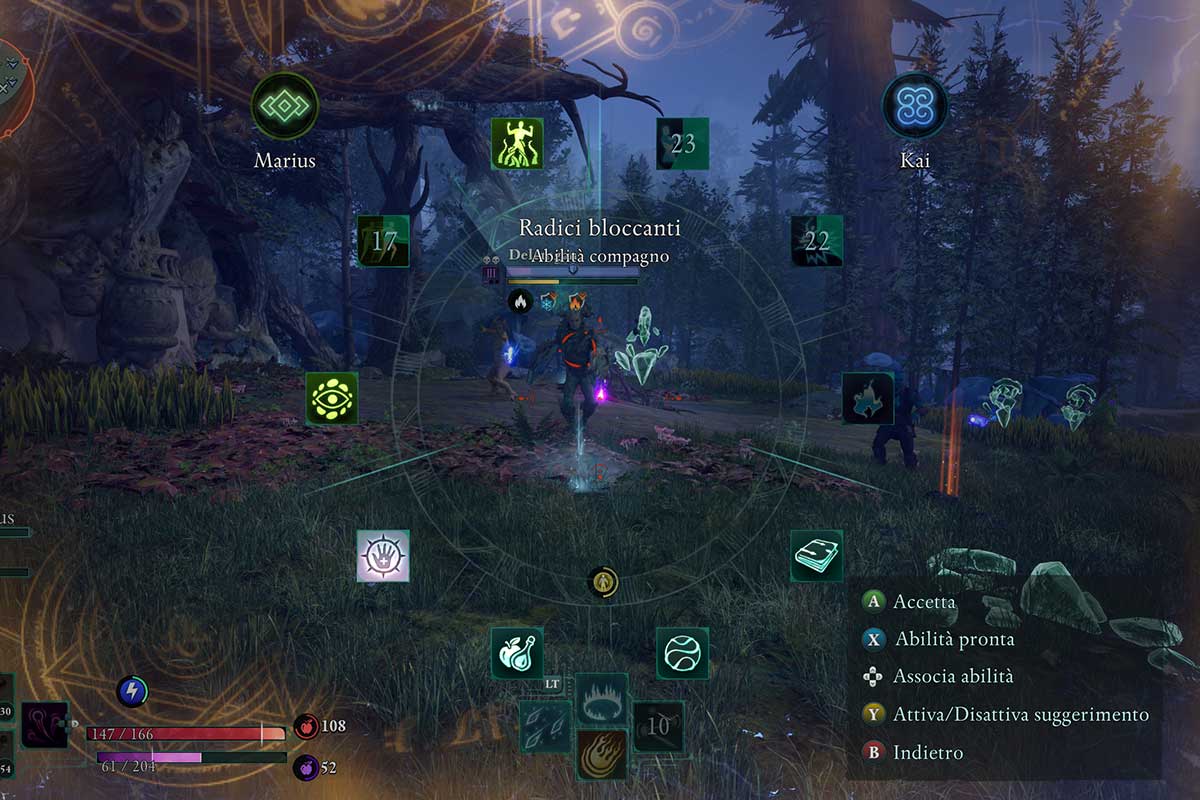Choose the ability on 23 cooldown
Image resolution: width=1200 pixels, height=800 pixels.
[x=682, y=143]
